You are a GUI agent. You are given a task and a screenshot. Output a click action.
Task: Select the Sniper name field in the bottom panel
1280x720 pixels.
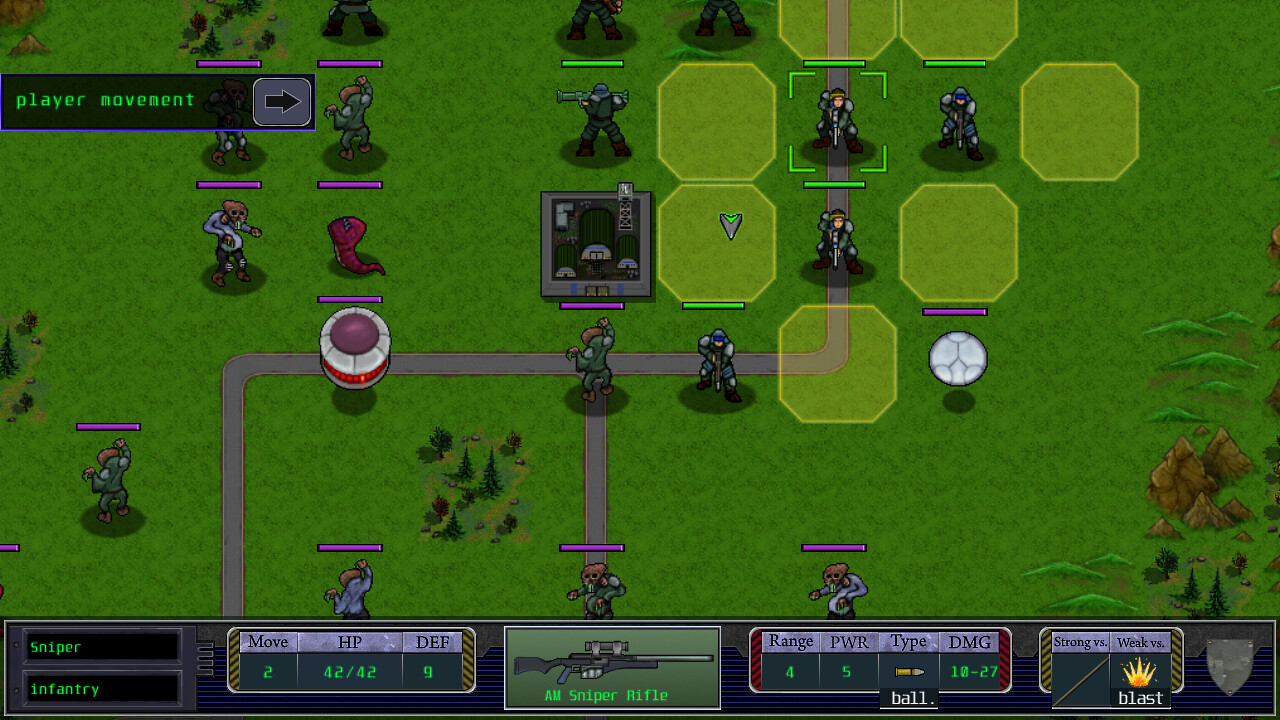(x=100, y=647)
